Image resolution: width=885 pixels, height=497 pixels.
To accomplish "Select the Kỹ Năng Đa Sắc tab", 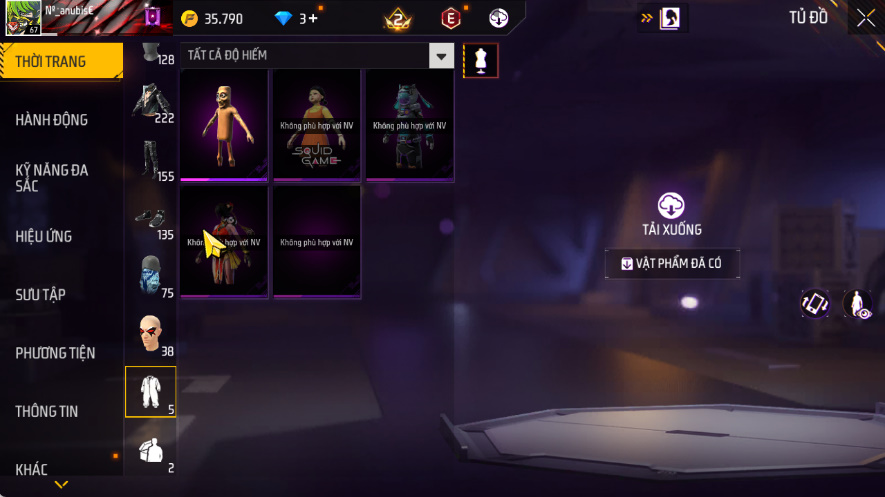I will pos(52,178).
